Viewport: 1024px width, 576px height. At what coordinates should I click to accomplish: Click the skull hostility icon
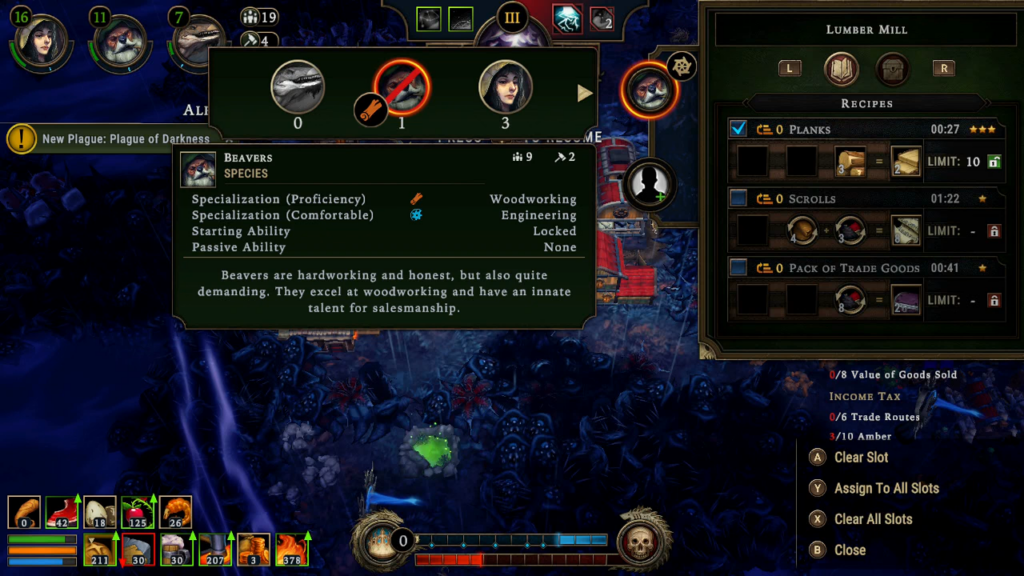point(640,543)
